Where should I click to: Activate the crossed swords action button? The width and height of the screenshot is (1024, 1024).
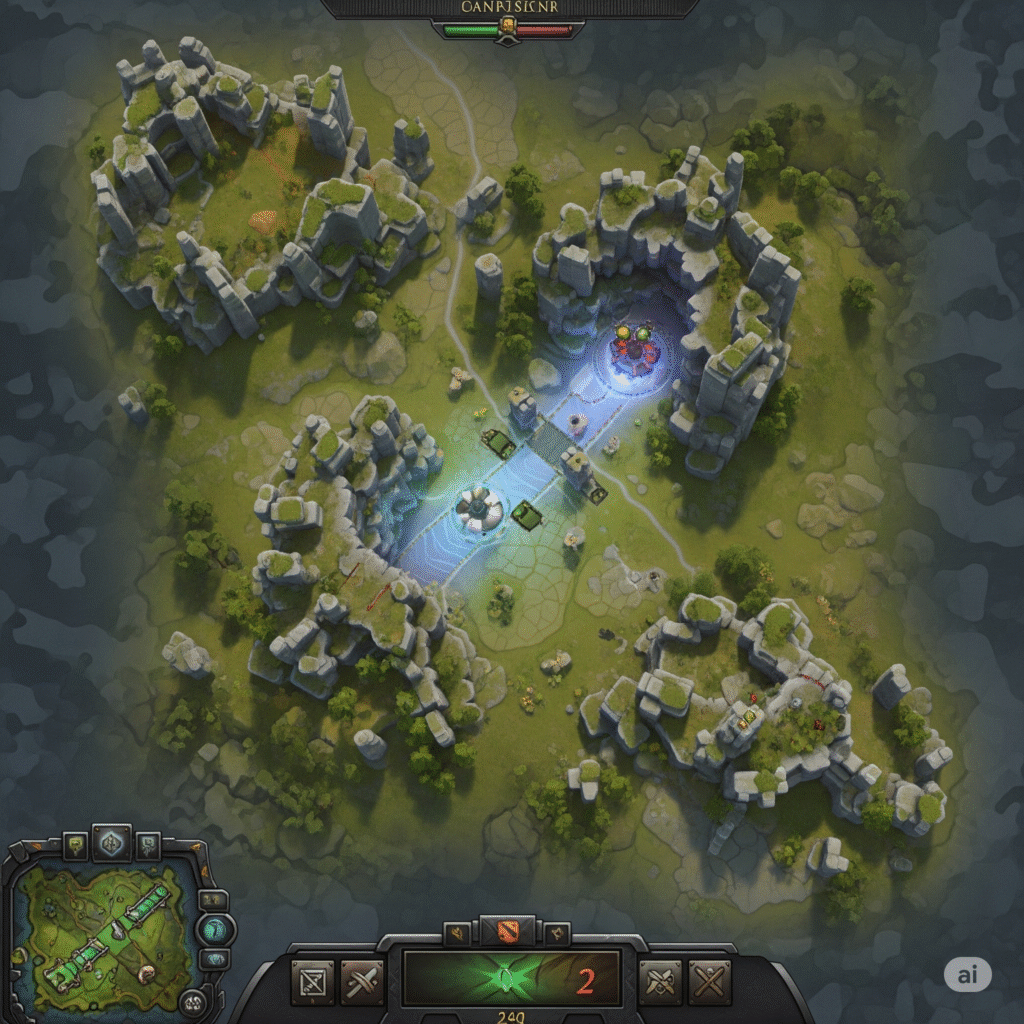coord(361,981)
